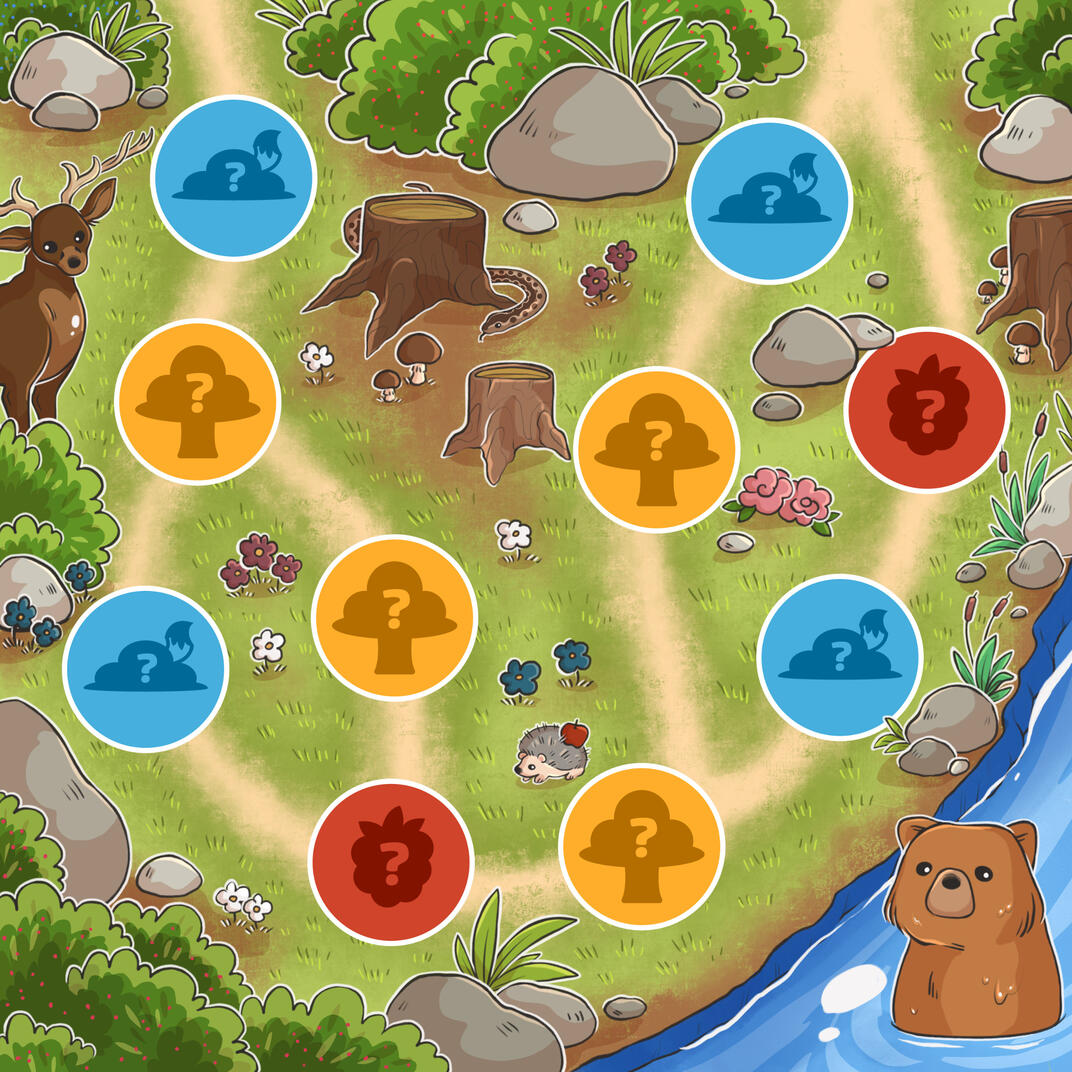Flip the blue fox token above the deer
This screenshot has width=1072, height=1072.
tap(233, 178)
